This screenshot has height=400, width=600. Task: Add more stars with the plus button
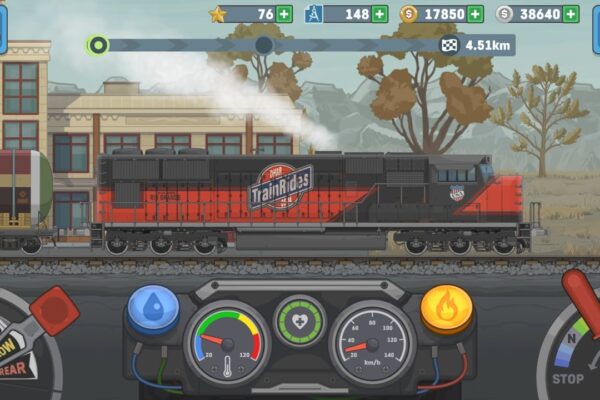point(284,14)
